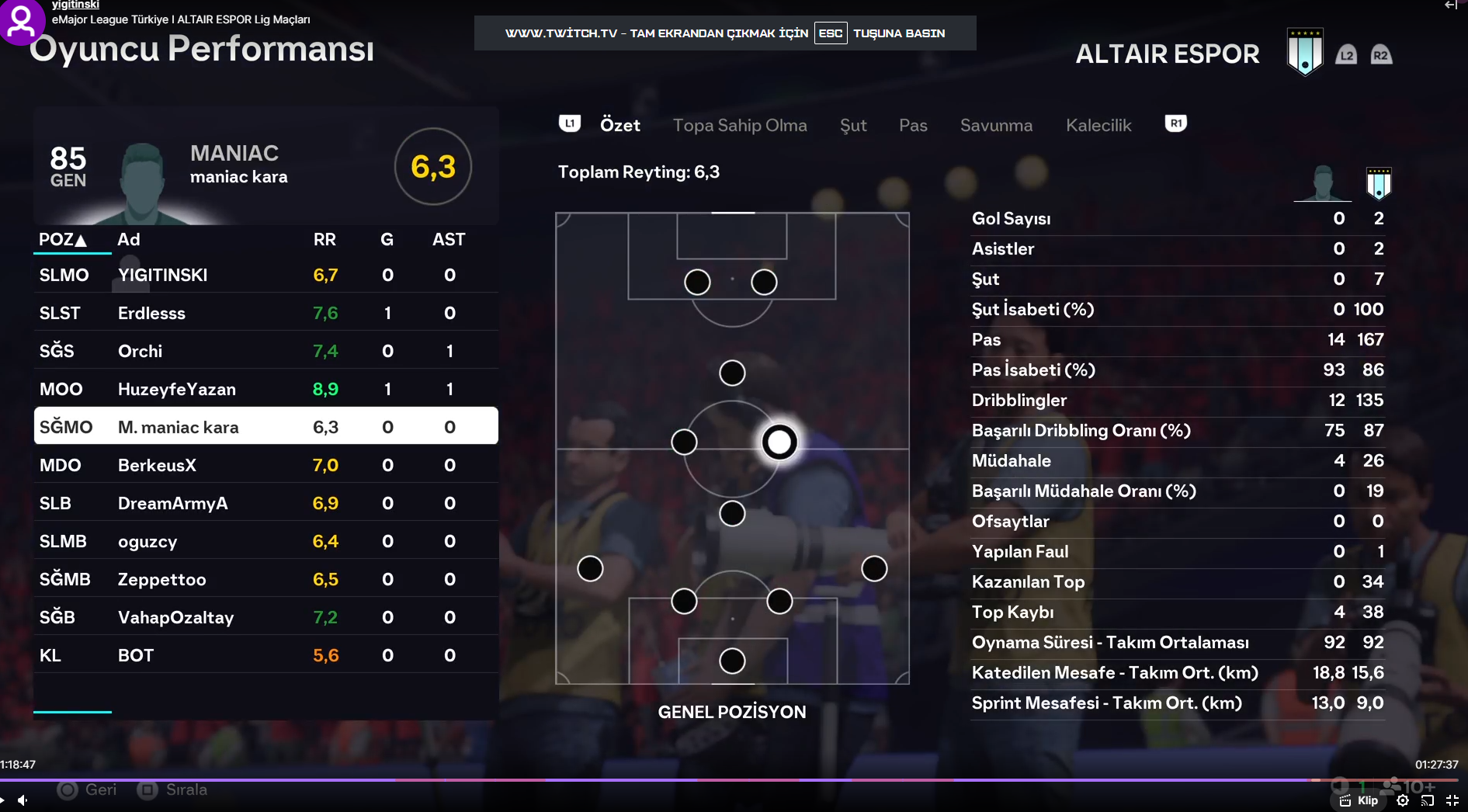This screenshot has height=812, width=1468.
Task: Select the Pas tab
Action: coord(913,125)
